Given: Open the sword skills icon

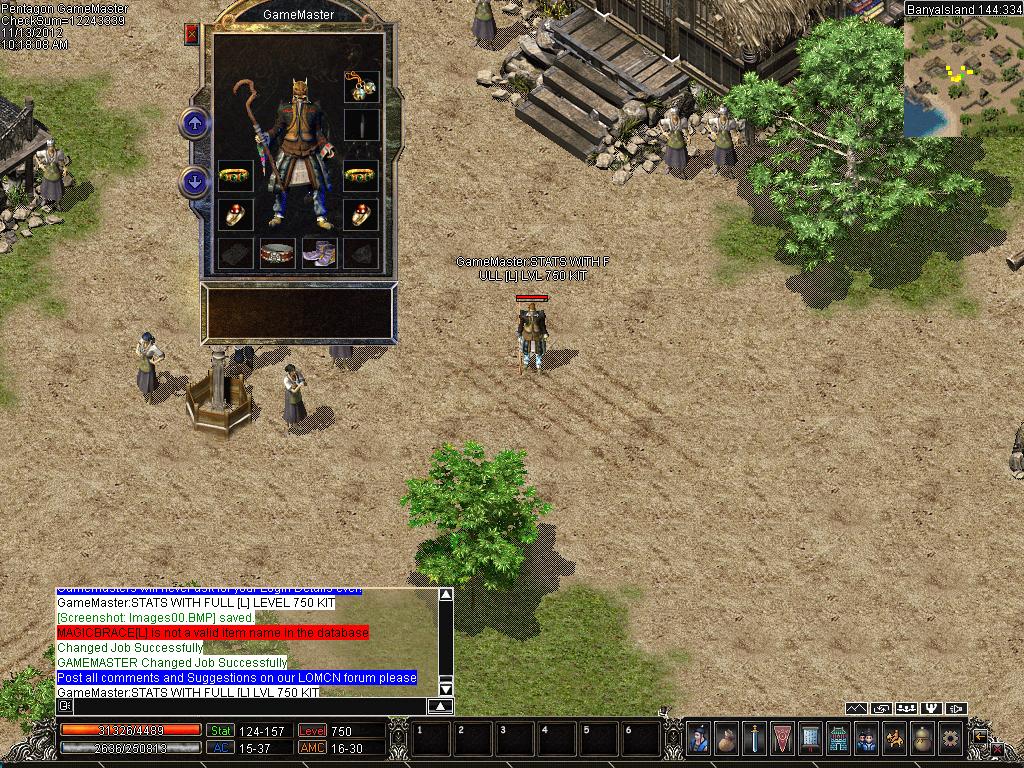Looking at the screenshot, I should [x=754, y=739].
